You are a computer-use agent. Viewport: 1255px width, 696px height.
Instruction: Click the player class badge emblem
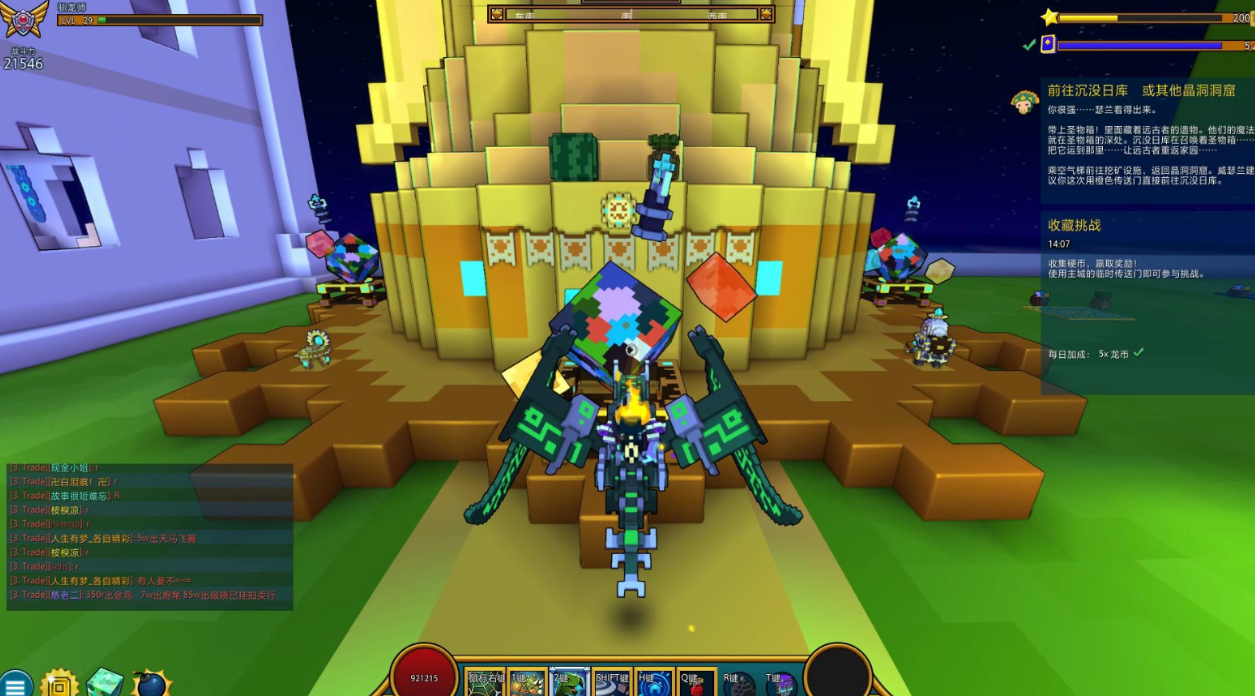pyautogui.click(x=24, y=20)
